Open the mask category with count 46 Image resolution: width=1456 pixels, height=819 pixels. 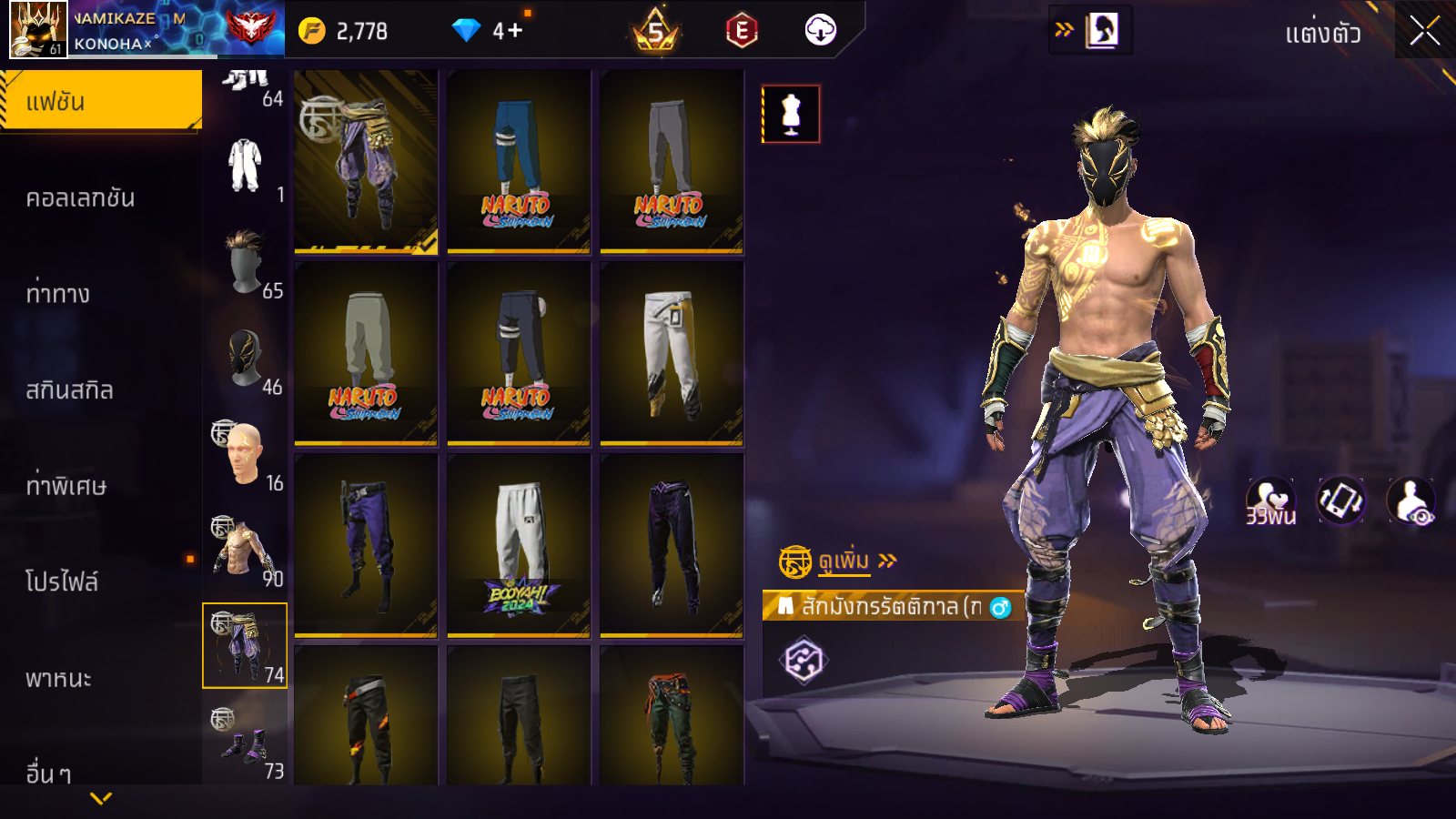[x=246, y=359]
